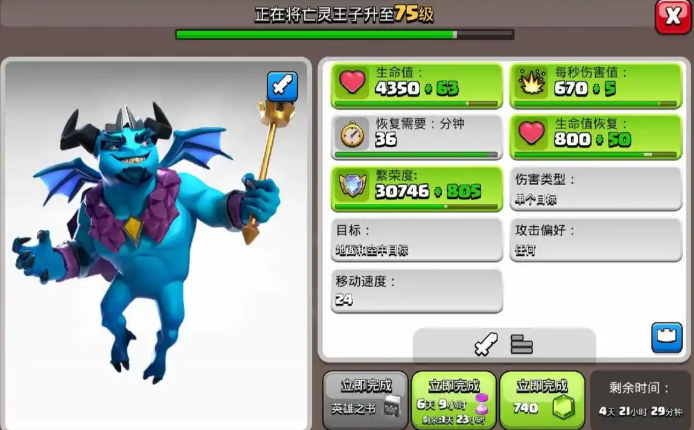This screenshot has width=694, height=430.
Task: Open the blue sword equipment icon
Action: [x=282, y=87]
